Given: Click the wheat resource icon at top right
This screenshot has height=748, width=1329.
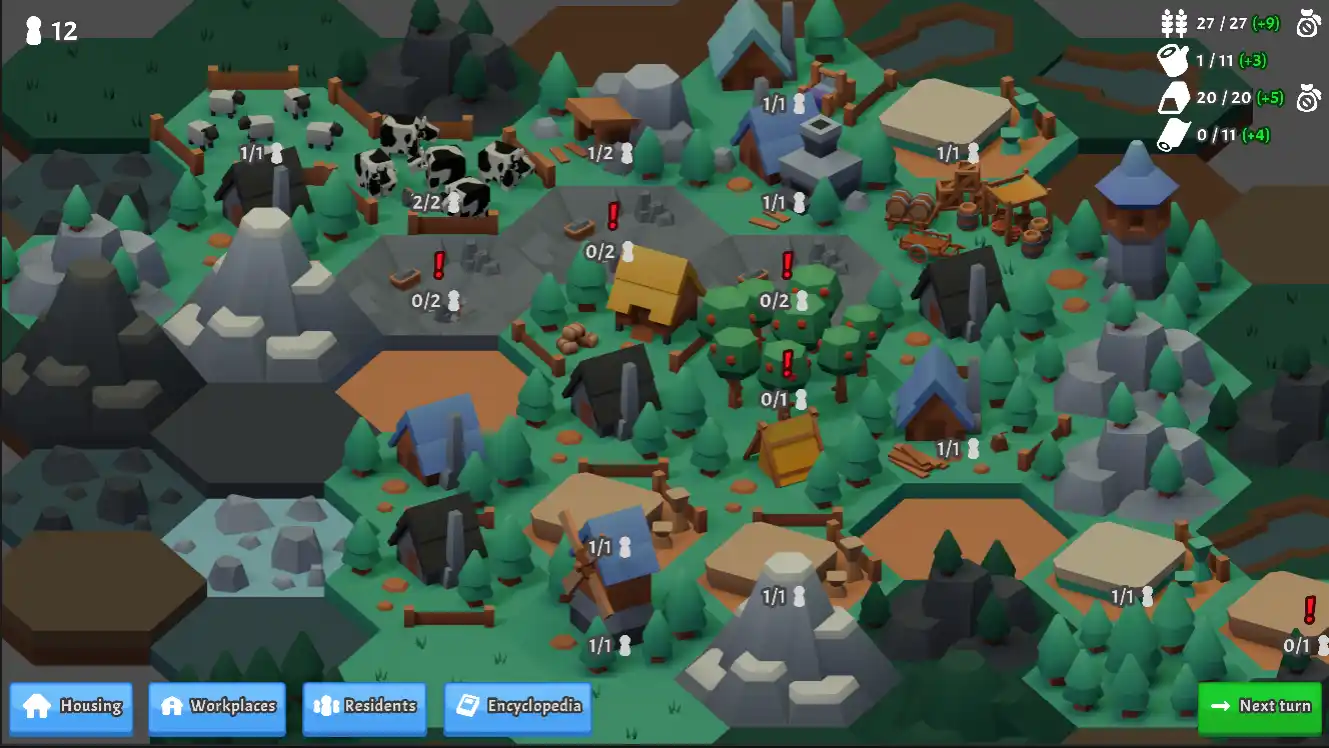Looking at the screenshot, I should tap(1173, 22).
